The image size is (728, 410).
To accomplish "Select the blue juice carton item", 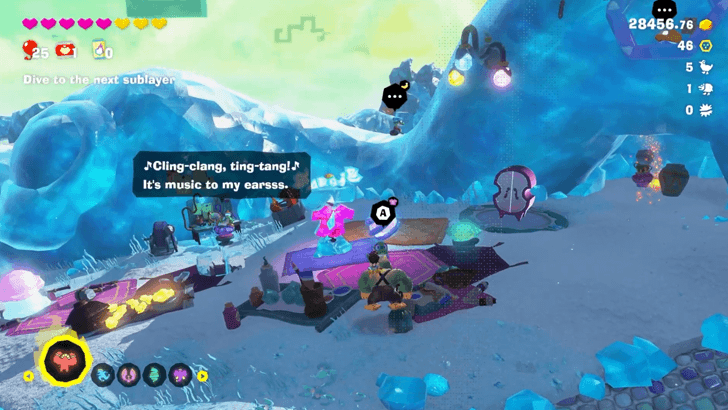I will coord(100,50).
